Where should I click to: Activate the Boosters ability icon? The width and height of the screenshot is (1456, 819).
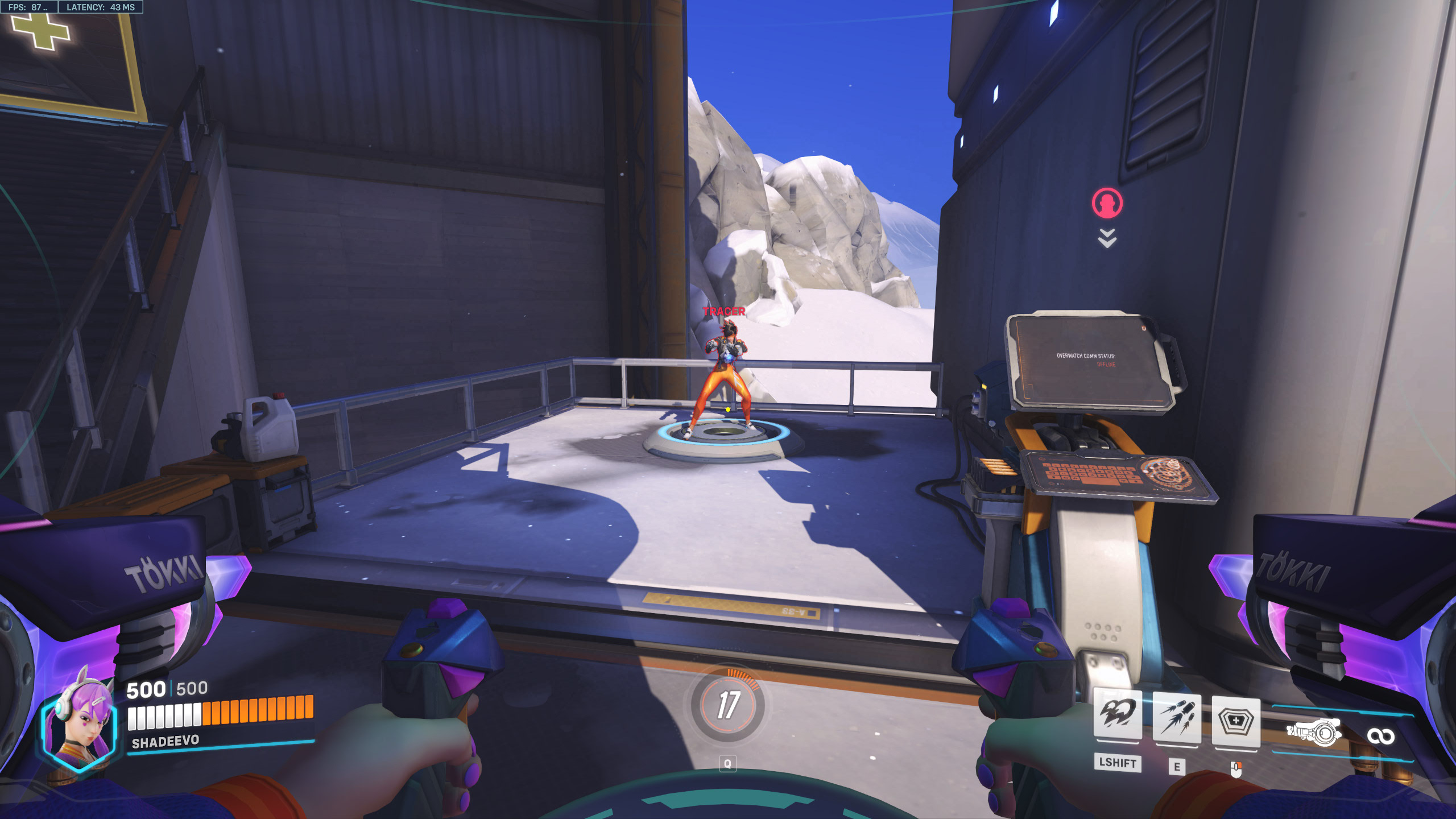click(1117, 715)
